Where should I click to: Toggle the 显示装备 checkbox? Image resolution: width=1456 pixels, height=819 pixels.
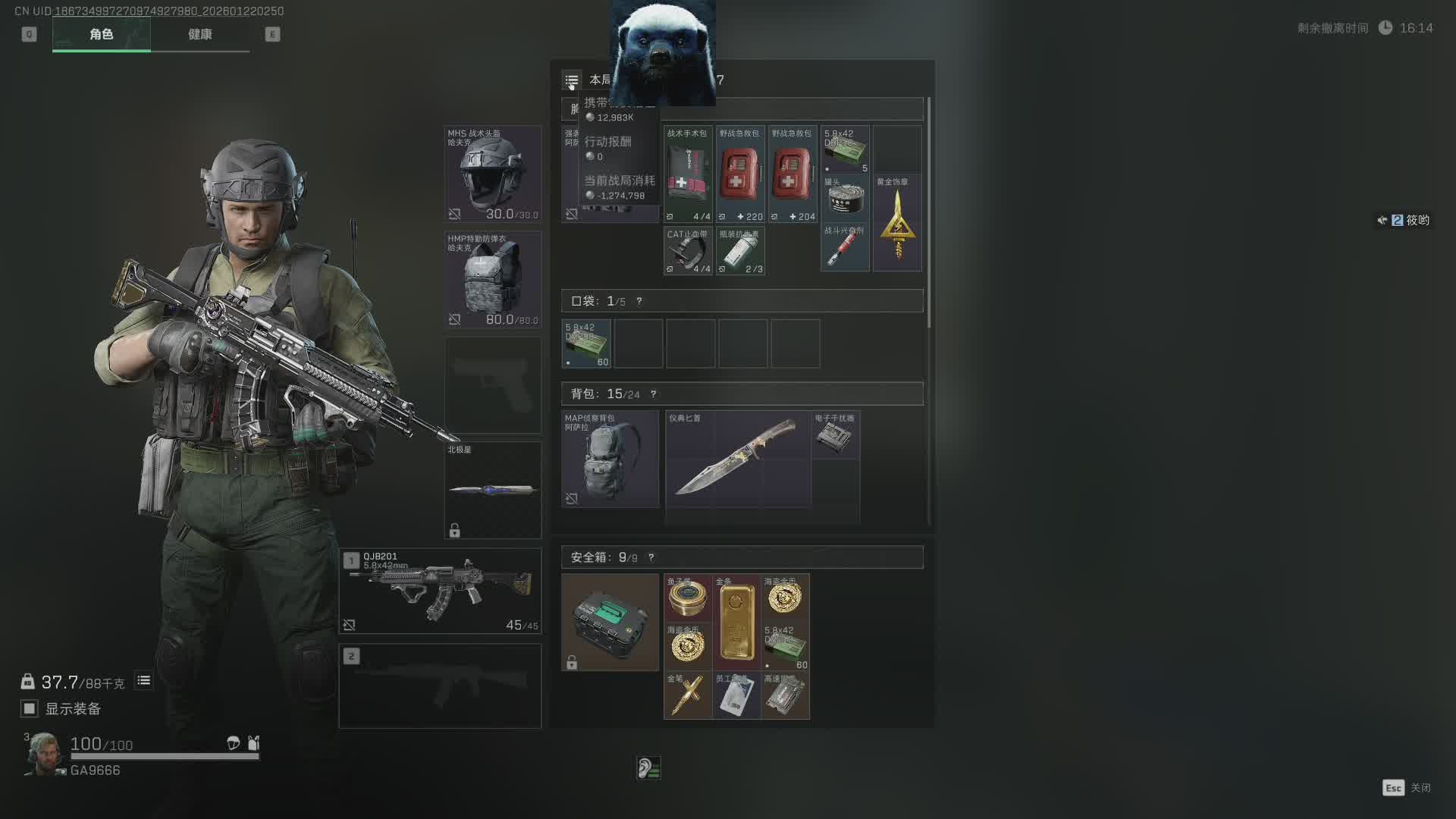pyautogui.click(x=30, y=708)
